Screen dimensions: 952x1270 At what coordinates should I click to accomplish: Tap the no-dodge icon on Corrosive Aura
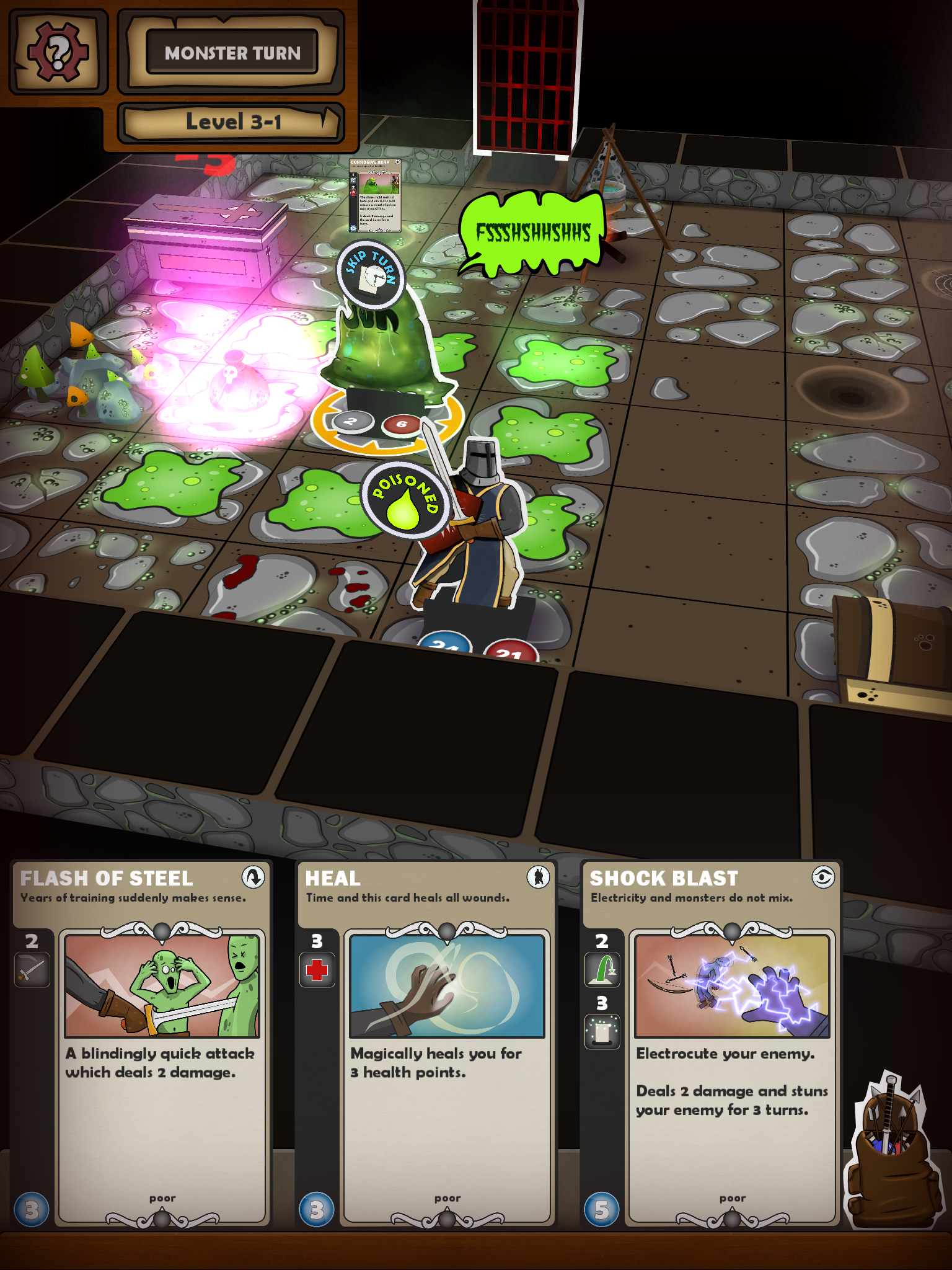pos(354,193)
